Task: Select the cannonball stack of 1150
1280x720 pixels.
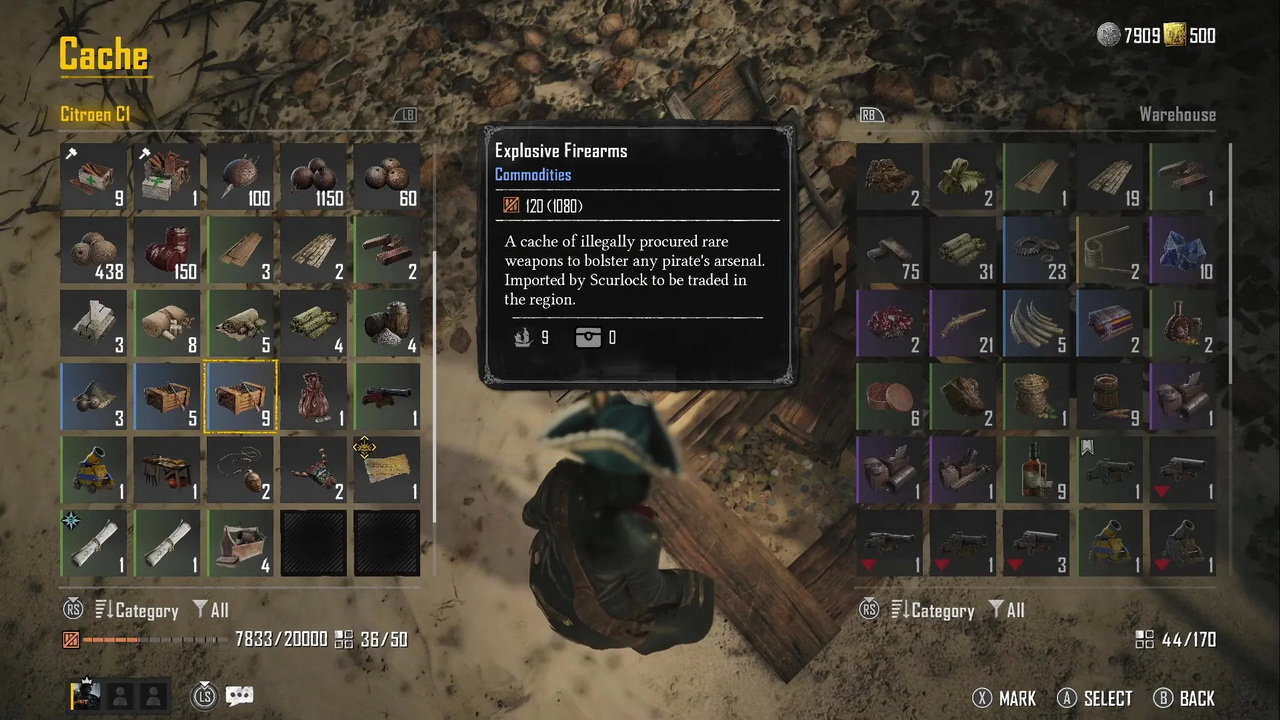Action: point(313,177)
